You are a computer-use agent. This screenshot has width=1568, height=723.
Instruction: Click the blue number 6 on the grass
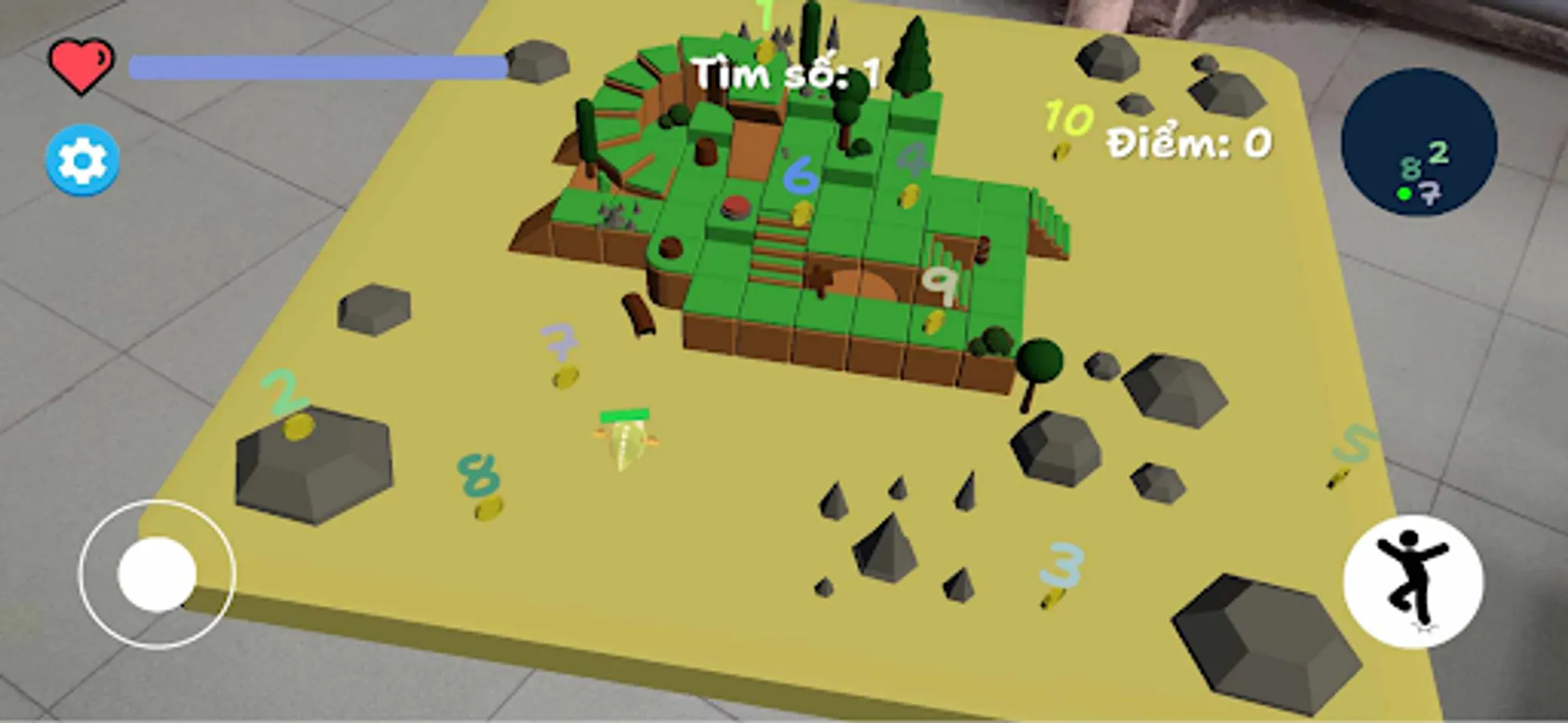(x=800, y=178)
